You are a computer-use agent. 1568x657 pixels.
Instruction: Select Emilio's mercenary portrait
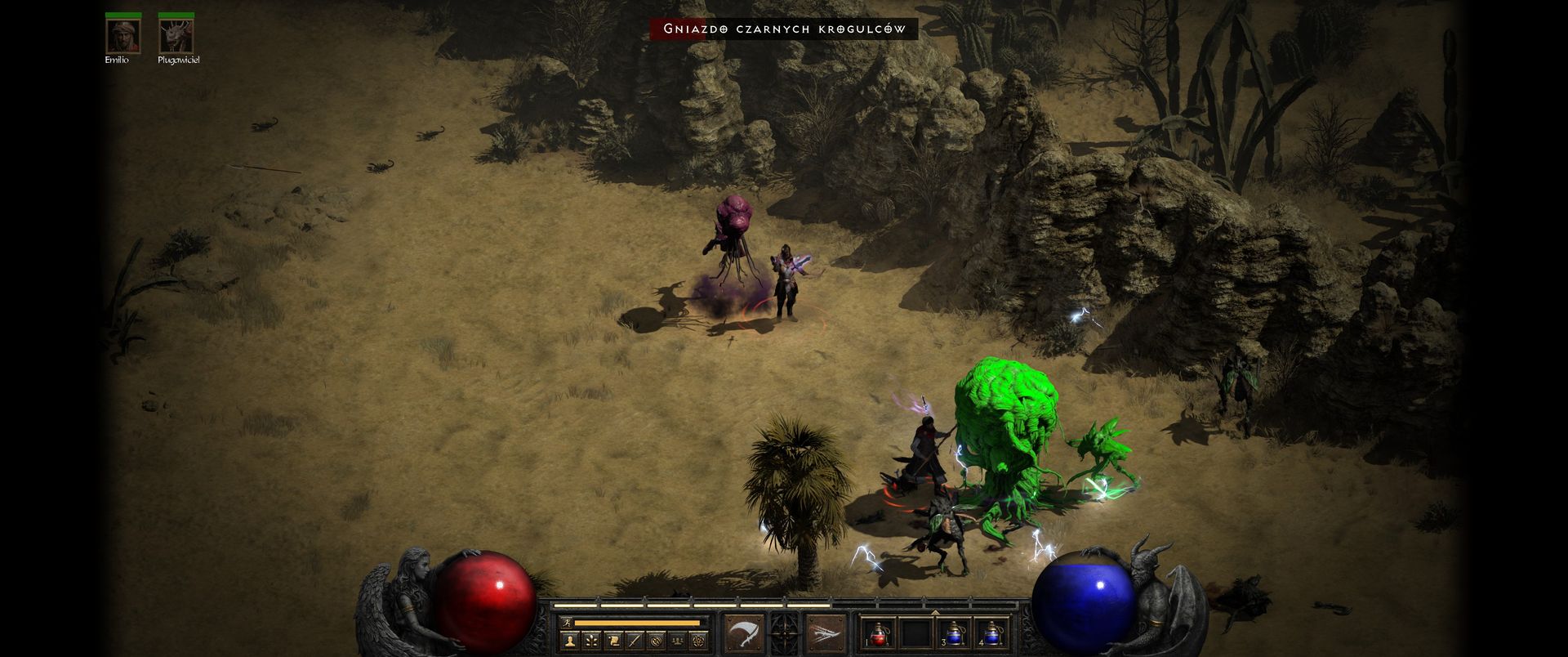(122, 35)
